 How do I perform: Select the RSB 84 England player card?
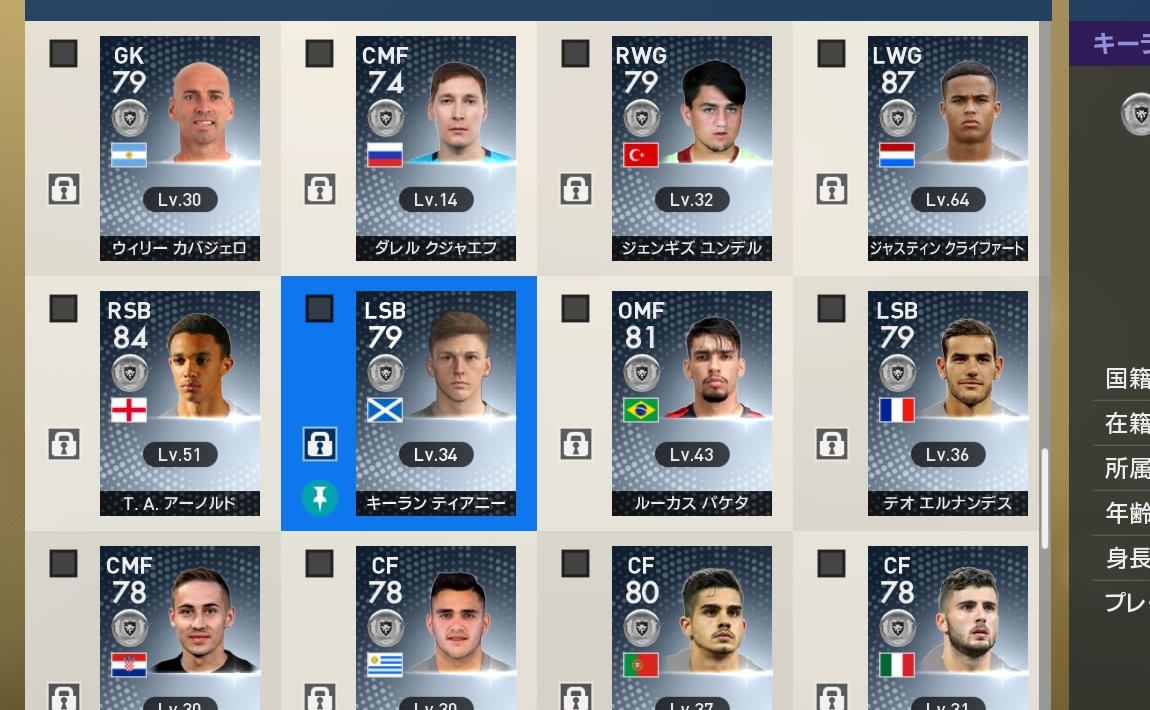180,403
